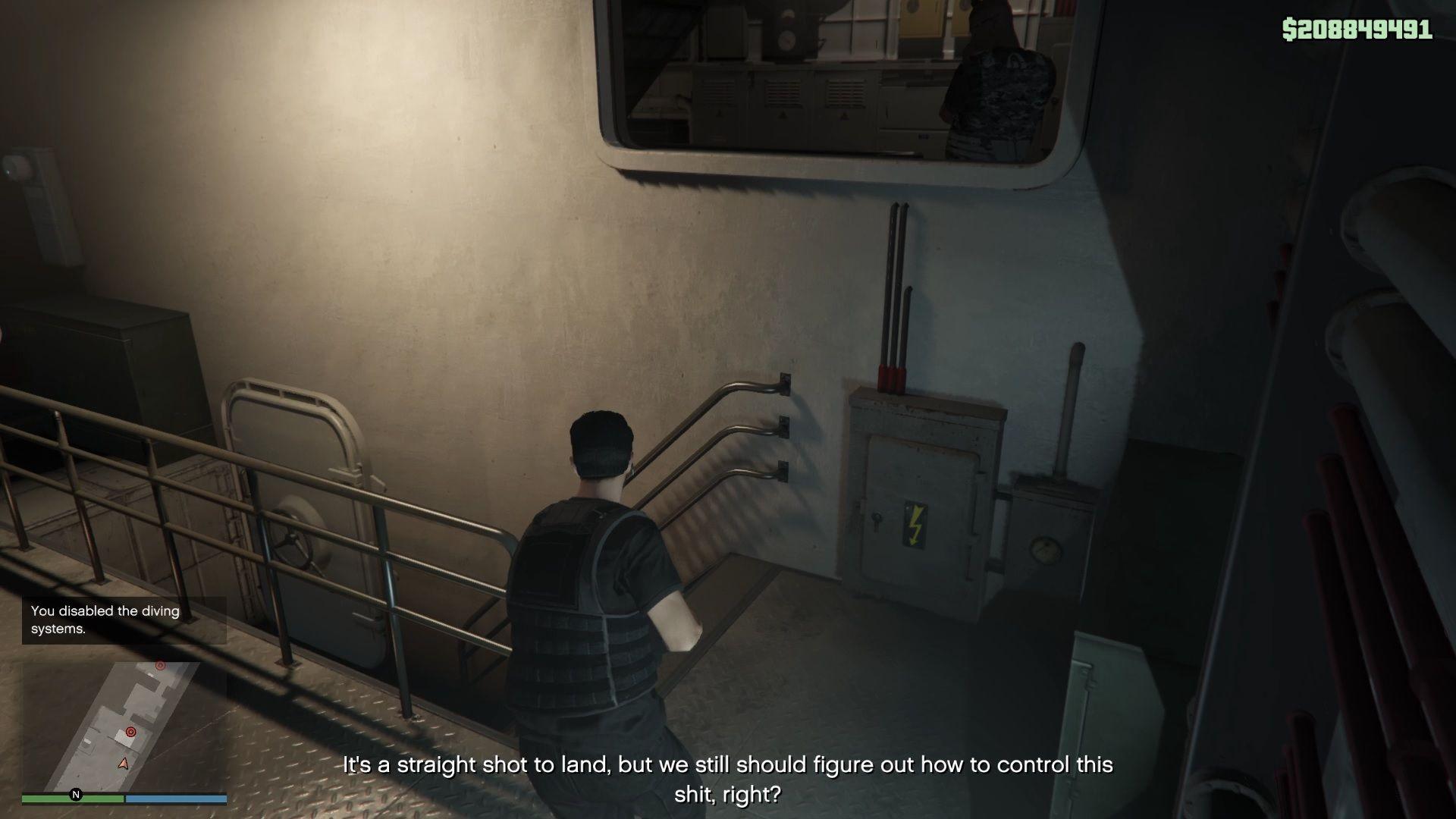The image size is (1456, 819).
Task: Click the lower red objective blip on minimap
Action: point(130,732)
